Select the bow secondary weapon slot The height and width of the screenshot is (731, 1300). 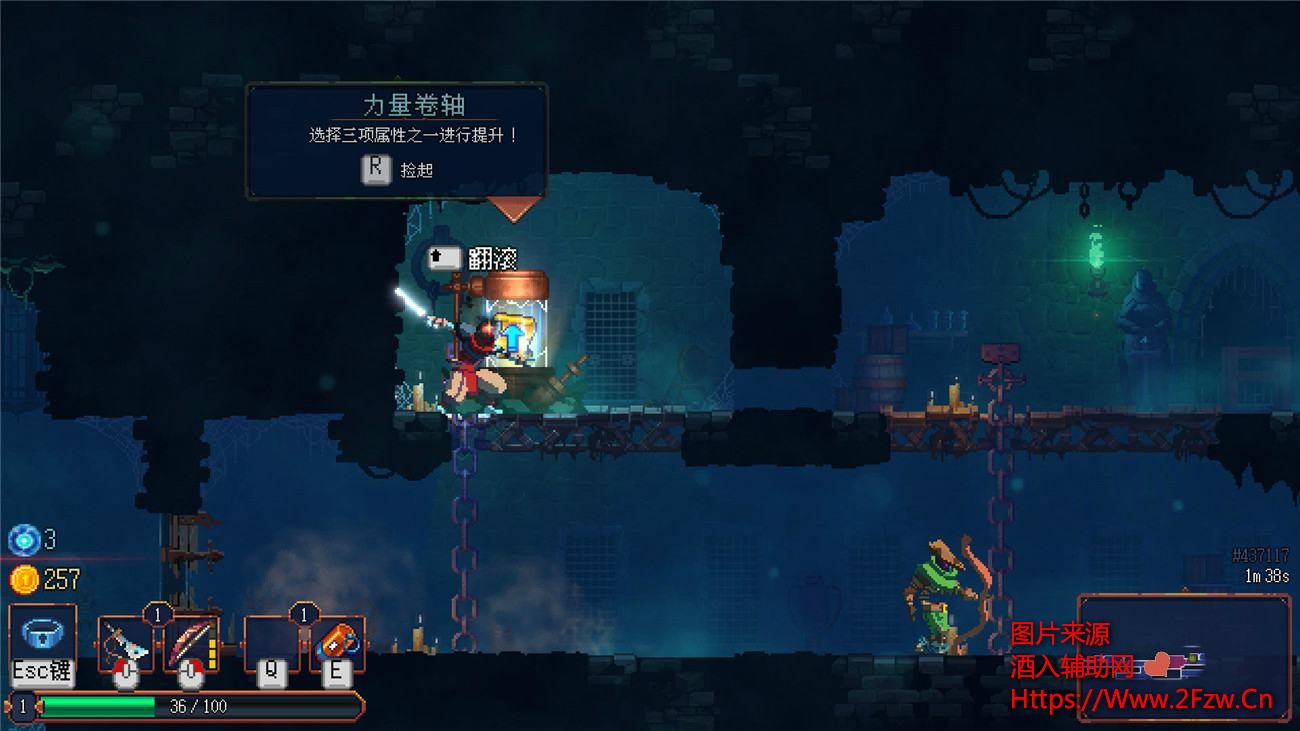pos(191,645)
